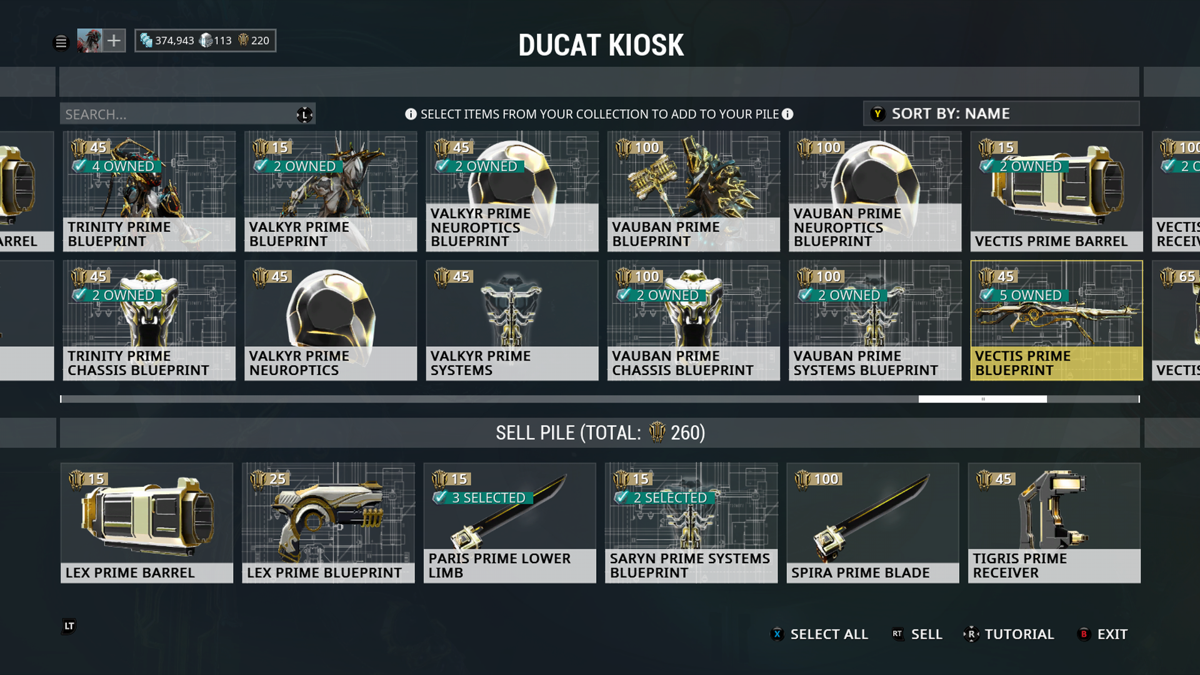Choose the Valkyr Prime Blueprint item
Viewport: 1200px width, 675px height.
coord(330,191)
